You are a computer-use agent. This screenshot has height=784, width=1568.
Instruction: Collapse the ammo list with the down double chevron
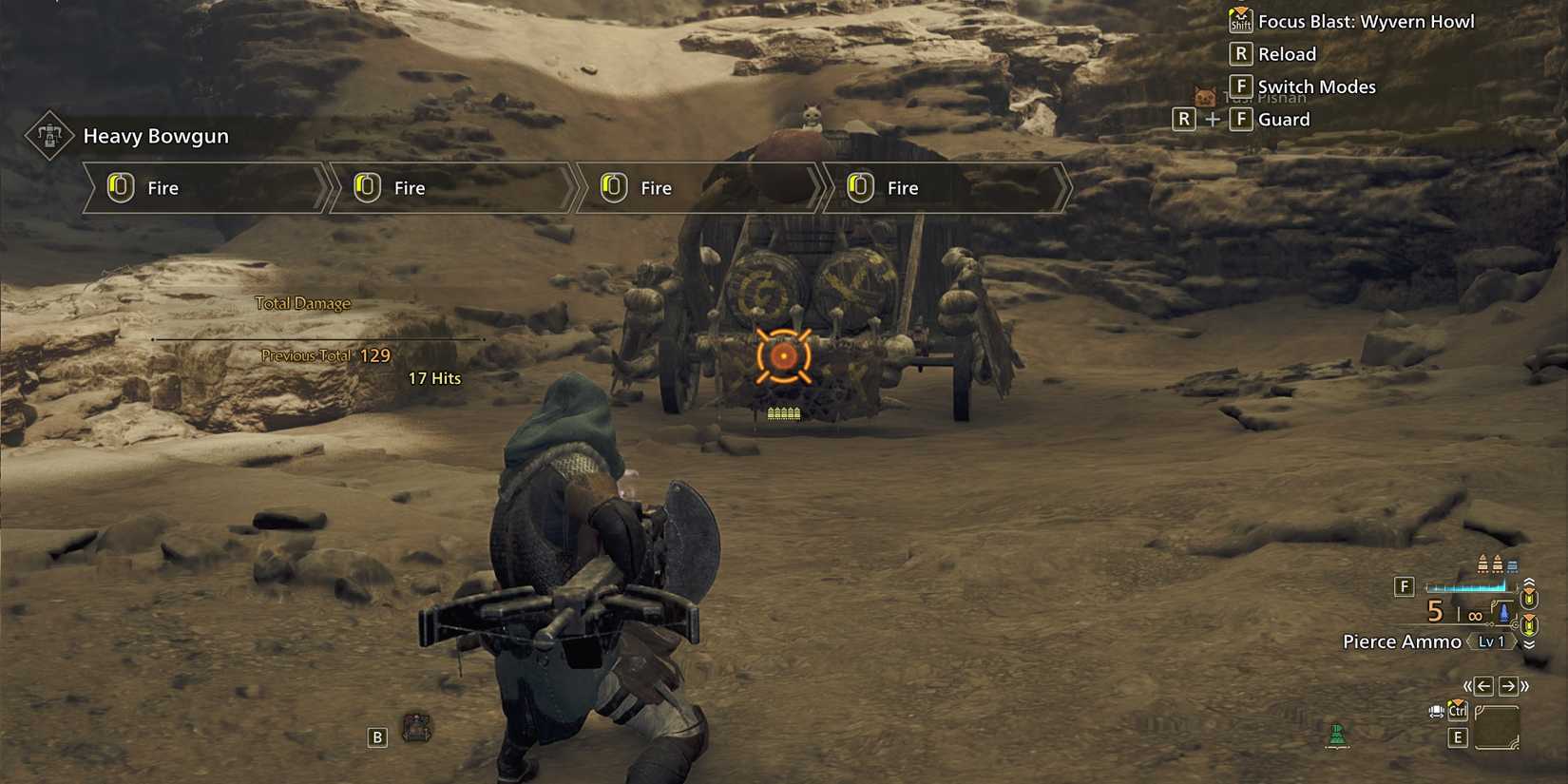1529,644
